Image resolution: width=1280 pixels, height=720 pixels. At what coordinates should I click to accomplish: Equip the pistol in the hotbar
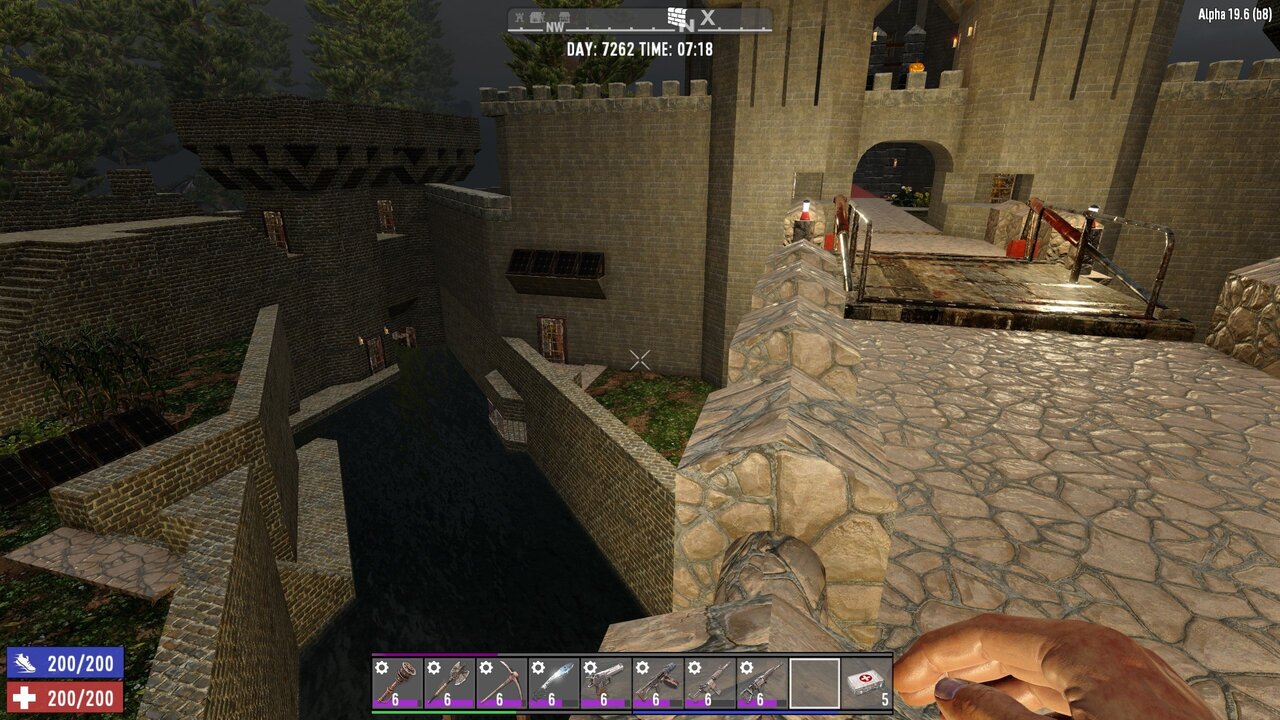[606, 683]
